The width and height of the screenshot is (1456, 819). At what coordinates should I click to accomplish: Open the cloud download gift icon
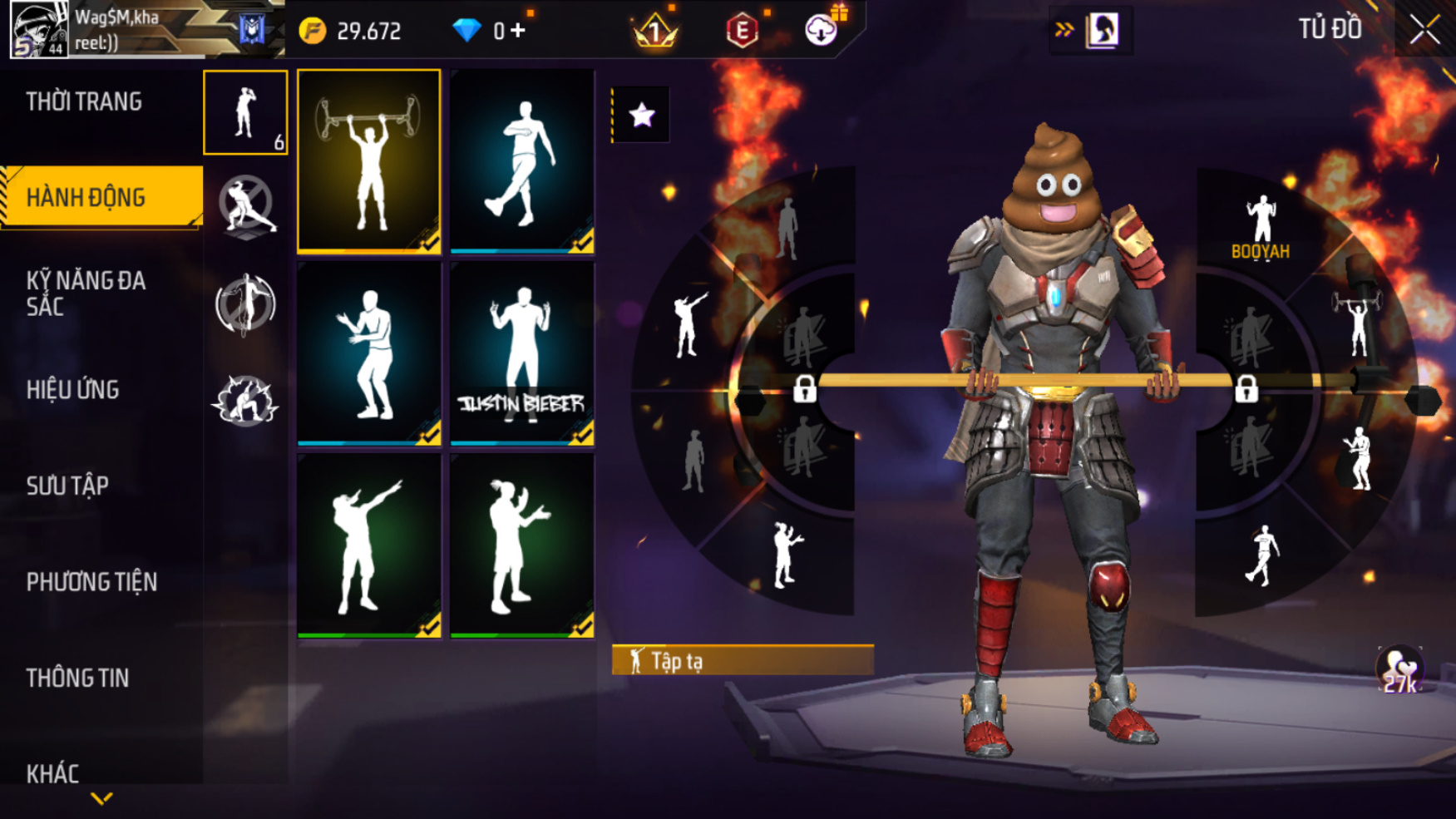[x=822, y=30]
